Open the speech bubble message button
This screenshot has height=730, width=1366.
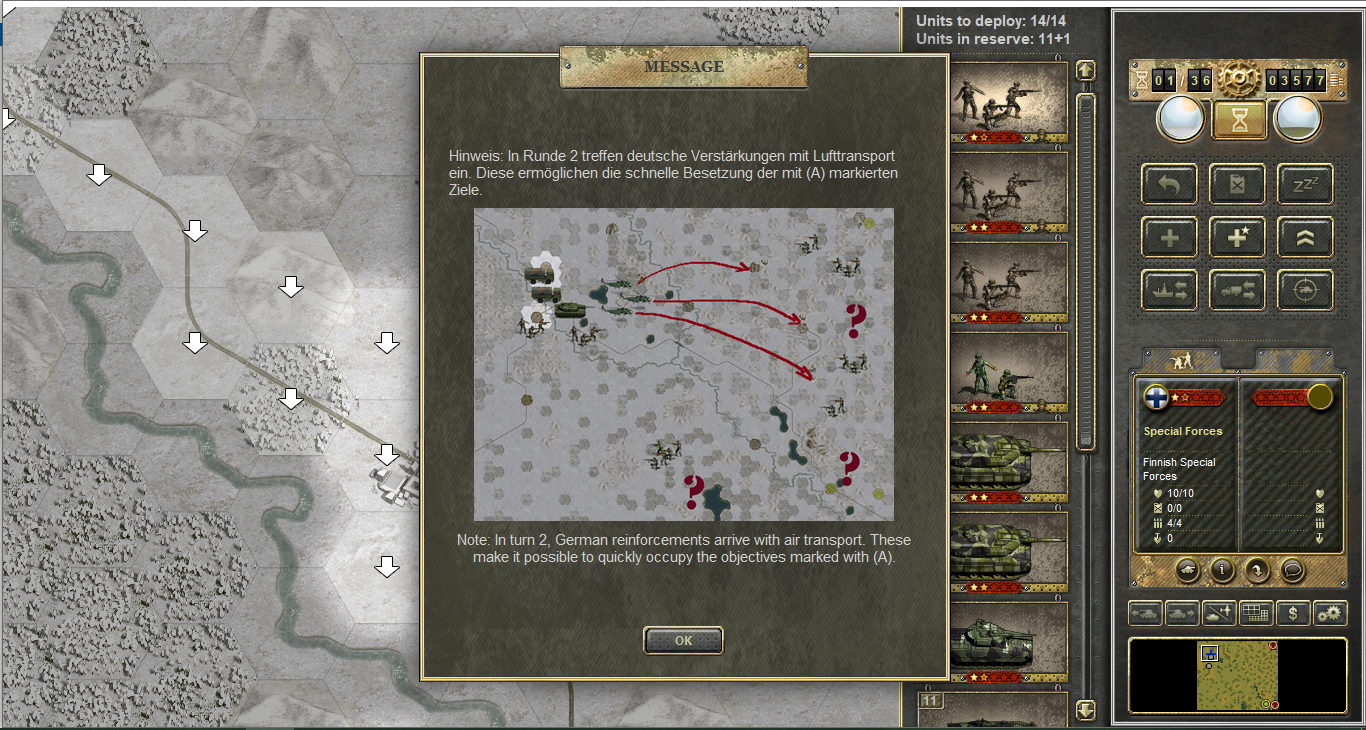pyautogui.click(x=1292, y=570)
